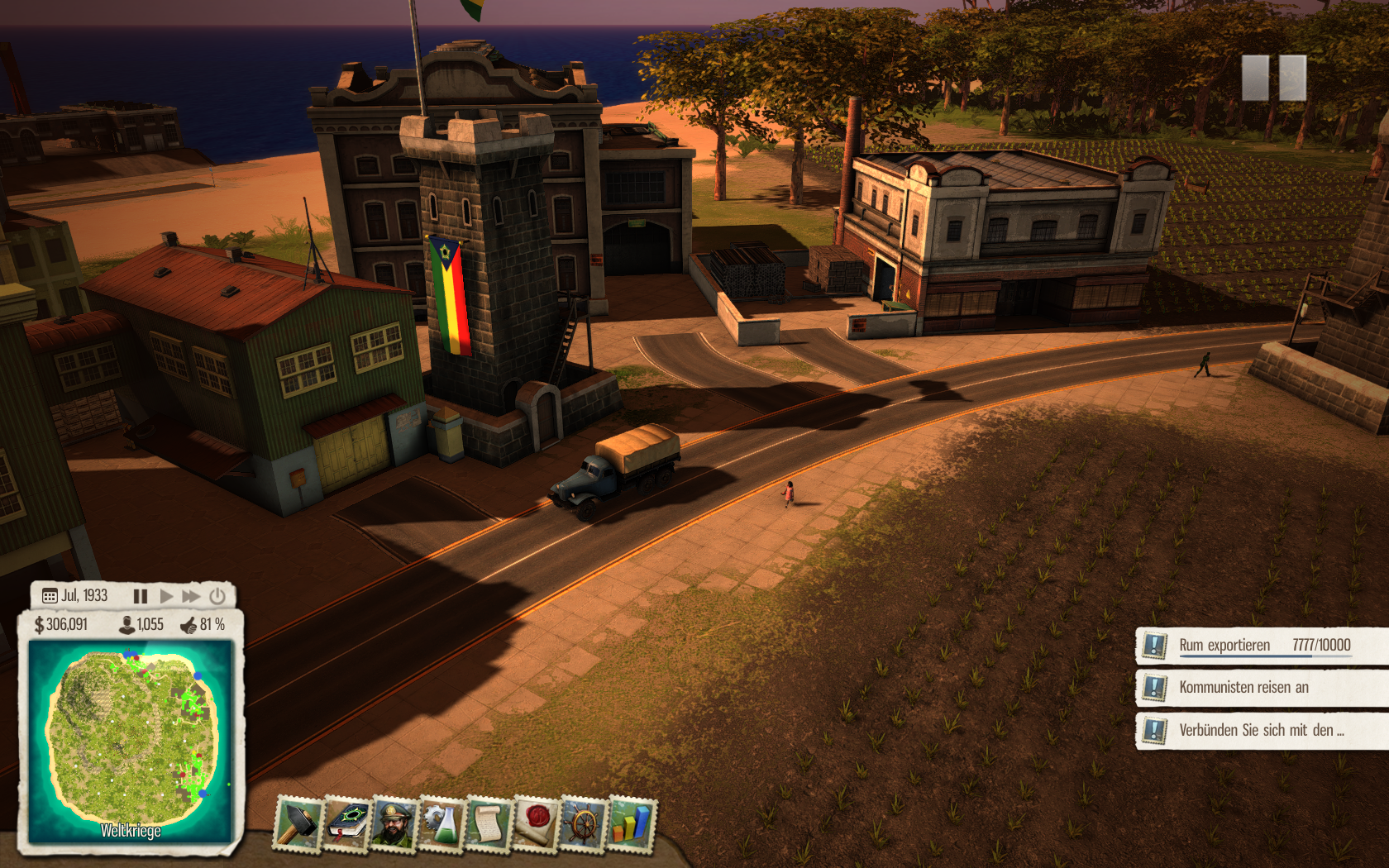Open the build menu hammer stamp

[298, 823]
